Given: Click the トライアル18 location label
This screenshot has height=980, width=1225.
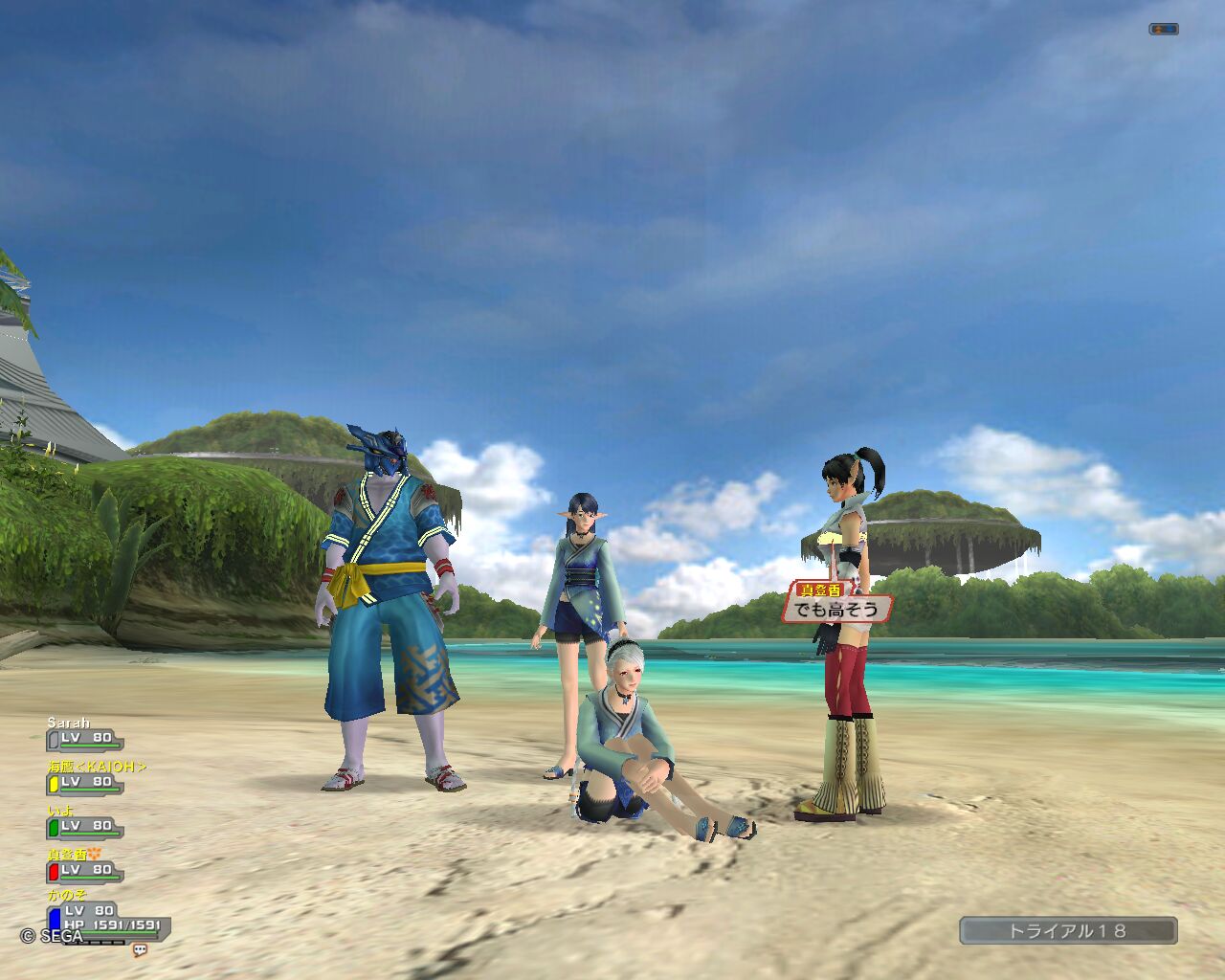Looking at the screenshot, I should [x=1067, y=930].
